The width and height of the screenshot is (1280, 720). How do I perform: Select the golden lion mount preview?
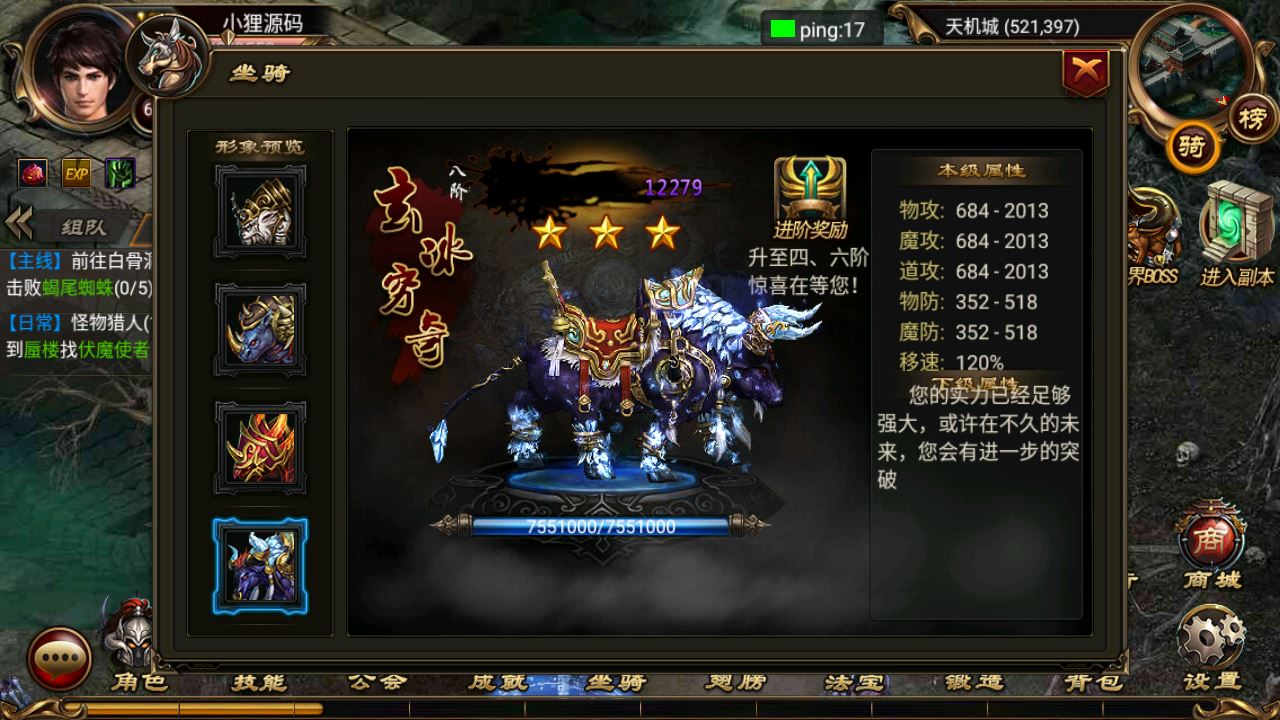259,217
